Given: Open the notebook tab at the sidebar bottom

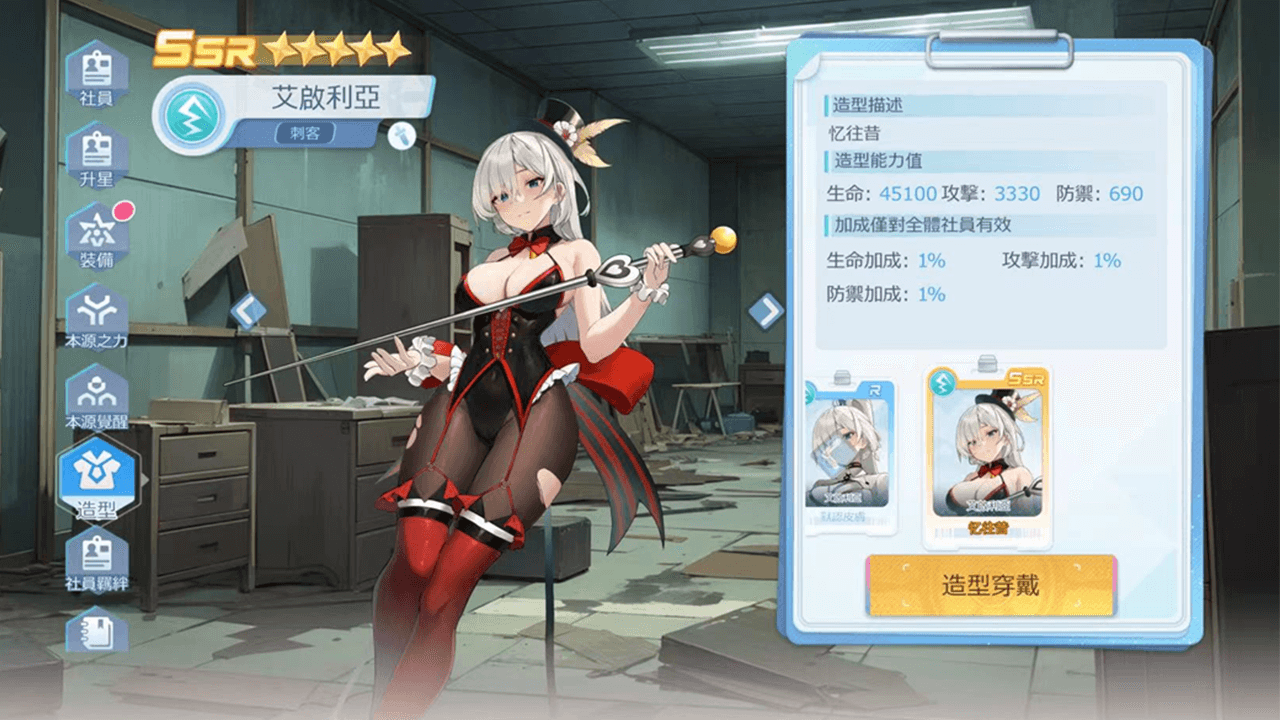Looking at the screenshot, I should point(97,630).
